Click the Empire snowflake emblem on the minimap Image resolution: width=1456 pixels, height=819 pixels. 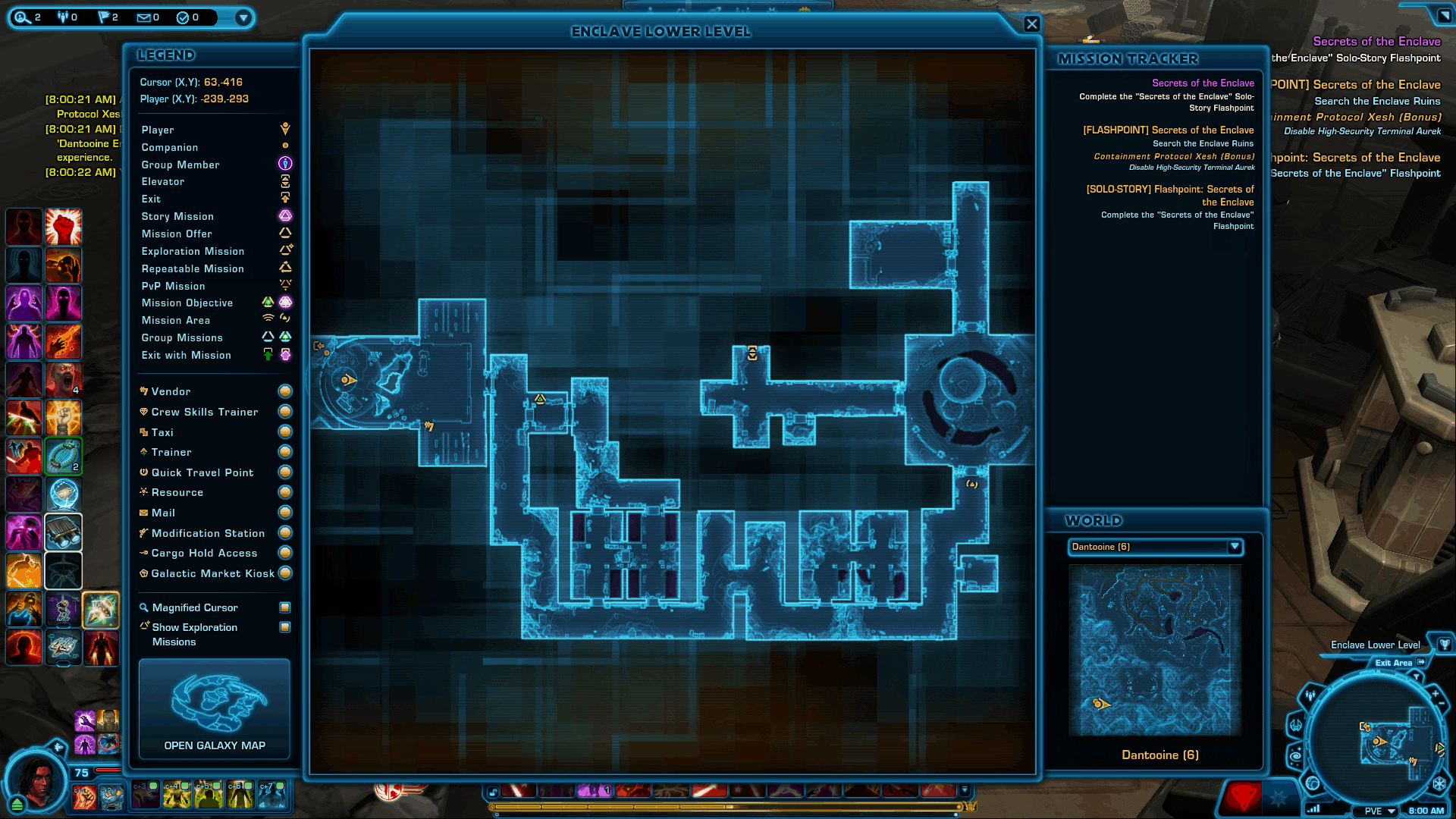coord(1439,783)
